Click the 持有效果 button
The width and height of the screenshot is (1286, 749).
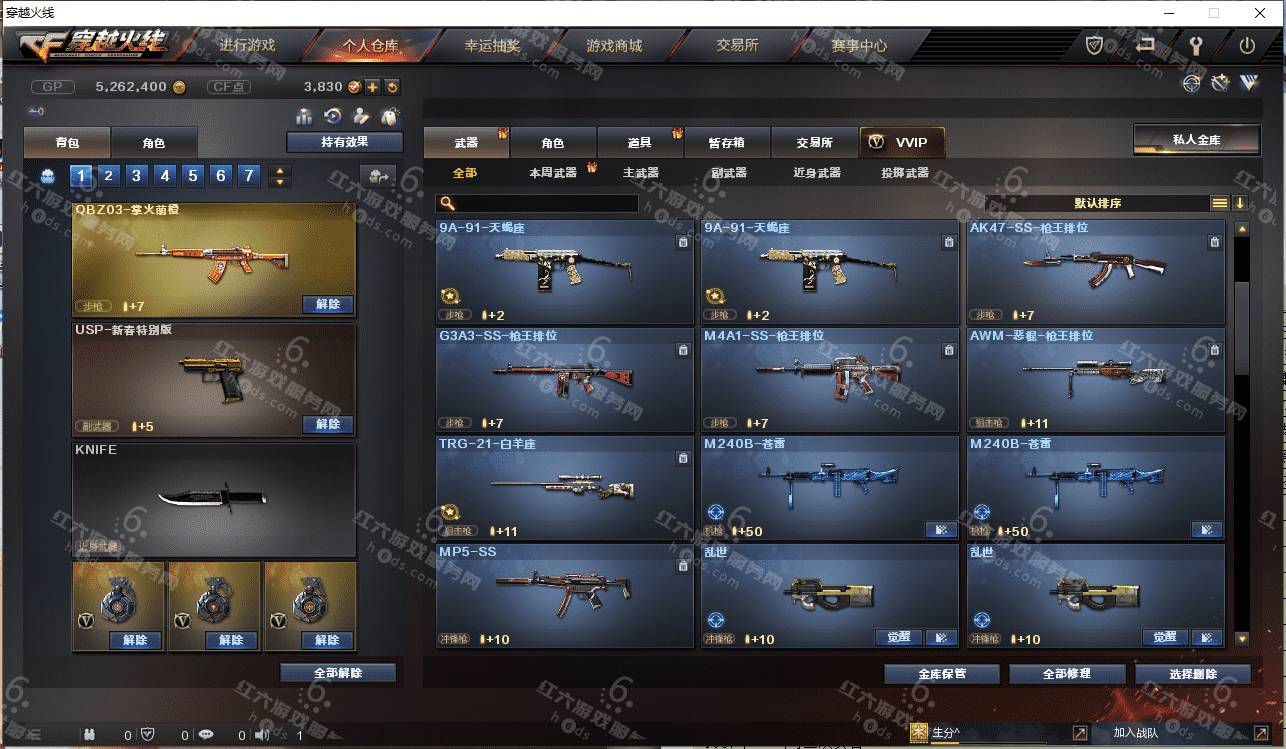(x=344, y=142)
